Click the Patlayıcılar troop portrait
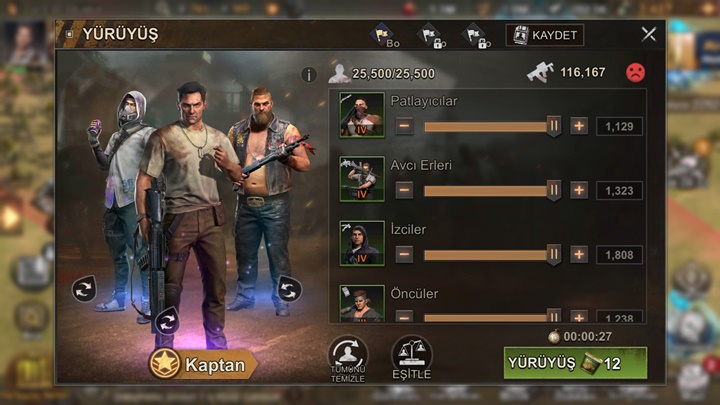 point(361,115)
